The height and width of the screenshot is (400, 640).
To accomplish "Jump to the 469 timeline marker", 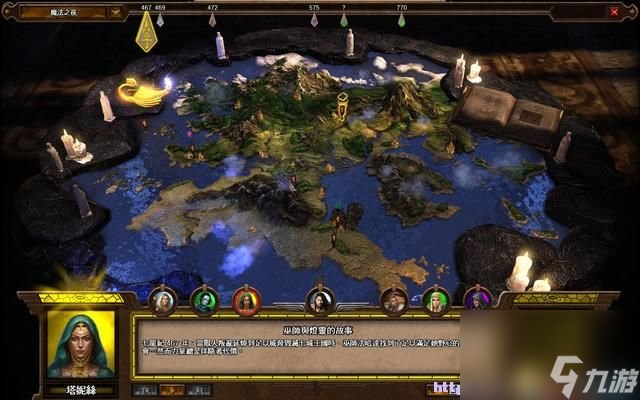I will click(161, 20).
